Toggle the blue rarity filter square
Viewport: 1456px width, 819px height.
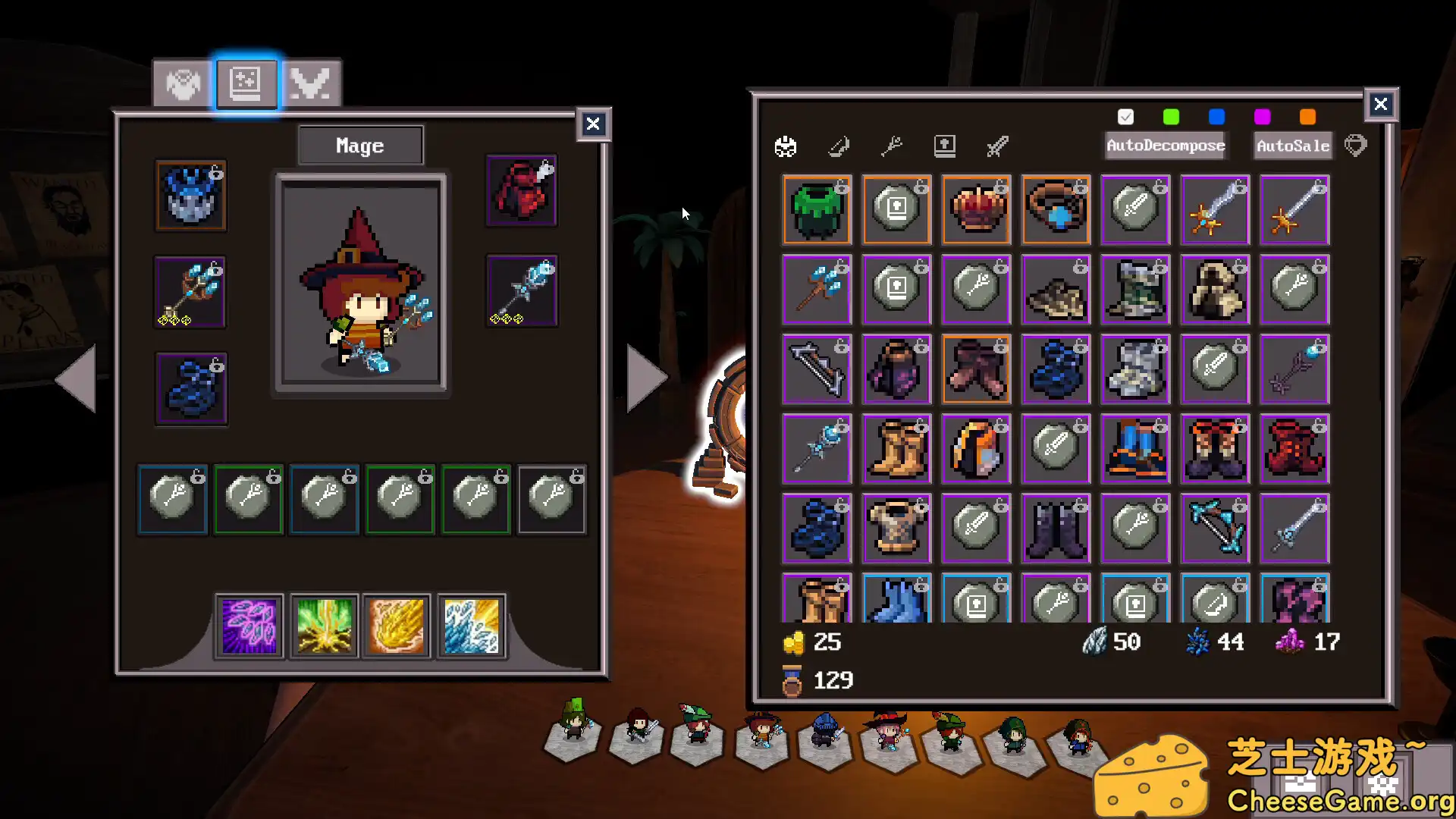[1216, 117]
